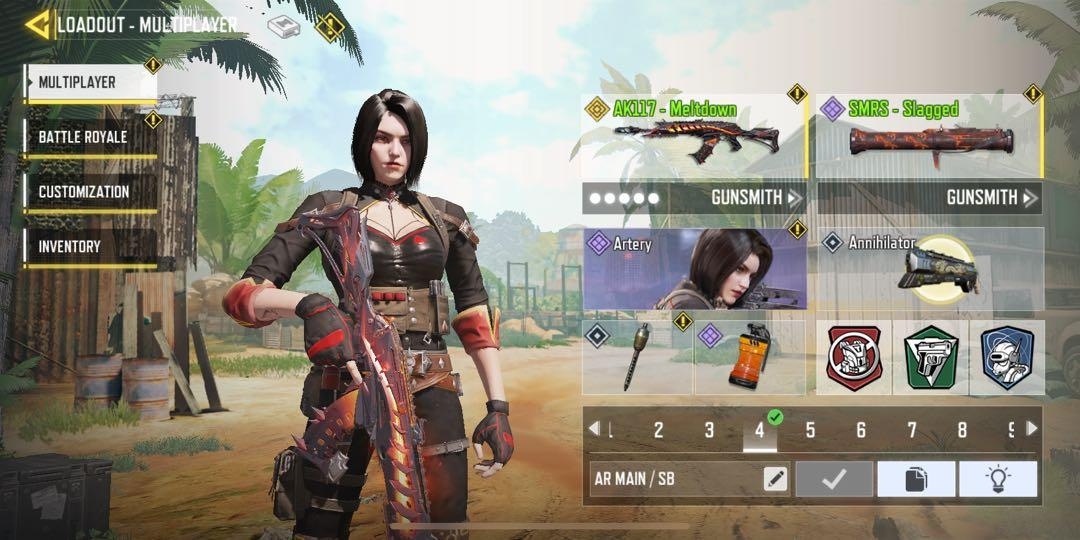Viewport: 1080px width, 540px height.
Task: Pick the lethal stick grenade slot
Action: (x=637, y=357)
